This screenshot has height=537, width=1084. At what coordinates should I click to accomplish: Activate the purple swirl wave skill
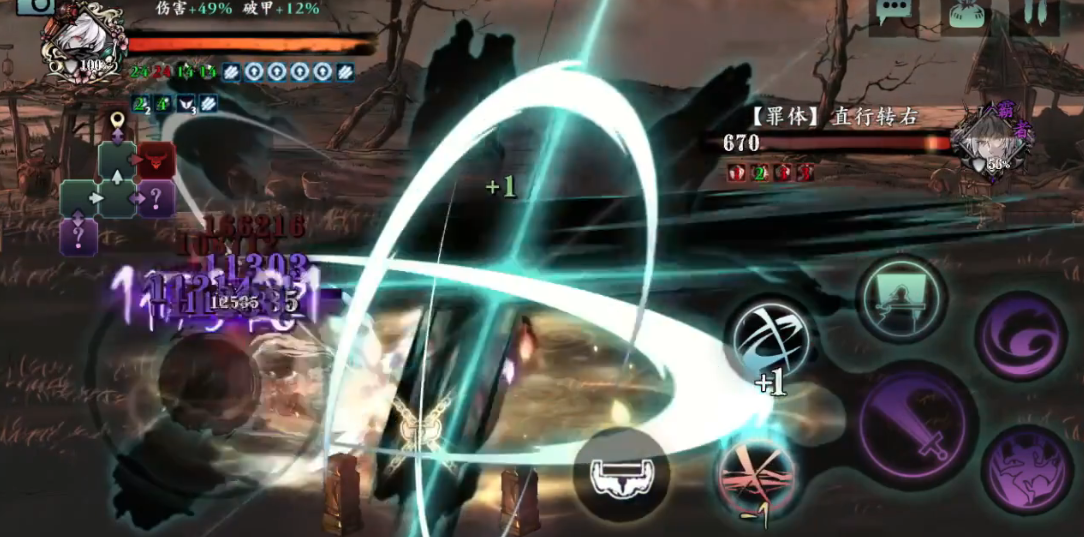point(1020,336)
